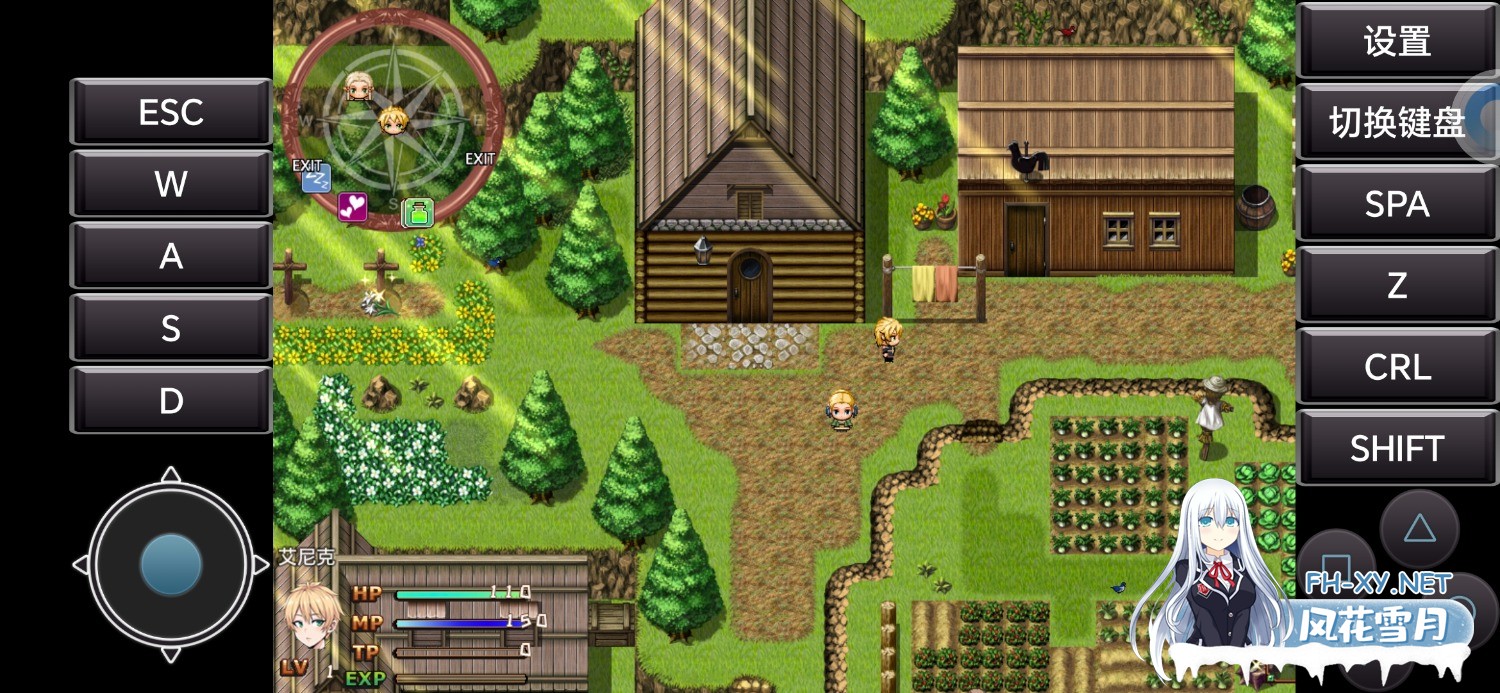Tap the A virtual key button
Viewport: 1500px width, 693px height.
171,256
